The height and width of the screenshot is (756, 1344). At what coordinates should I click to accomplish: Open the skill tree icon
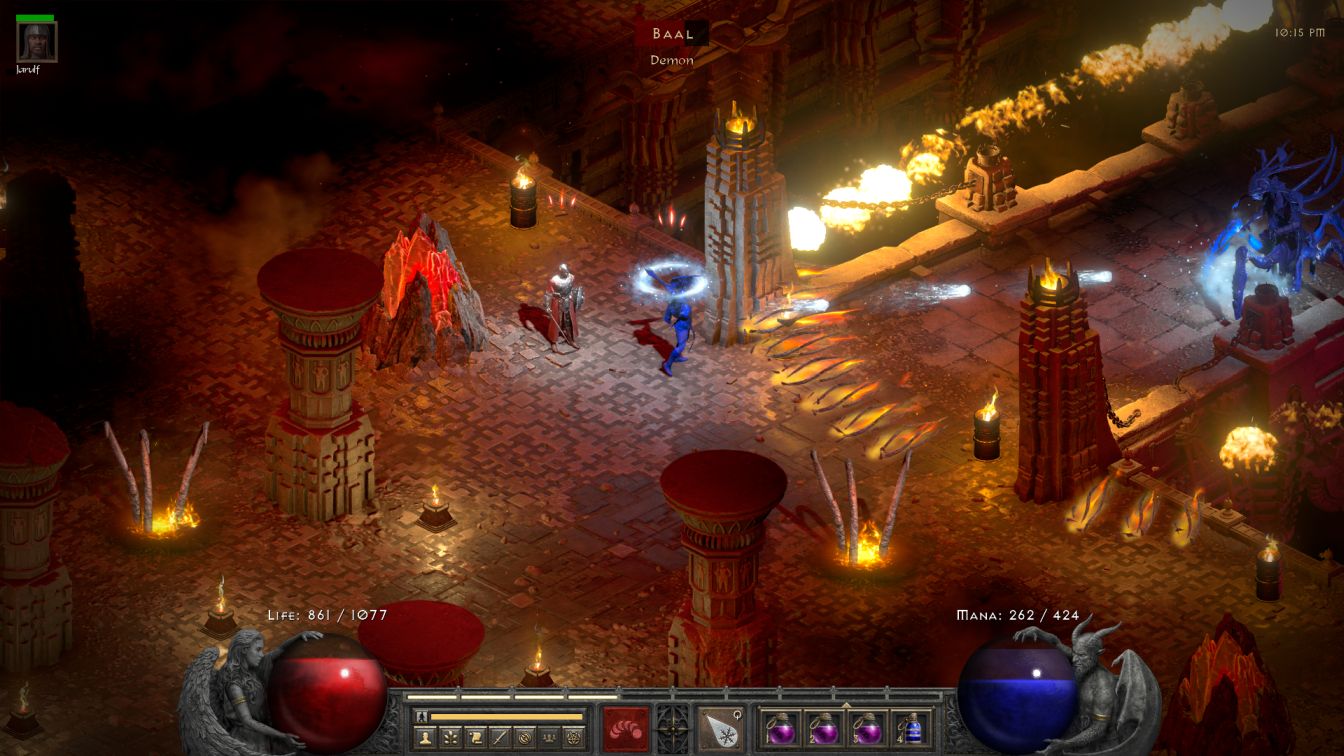450,738
